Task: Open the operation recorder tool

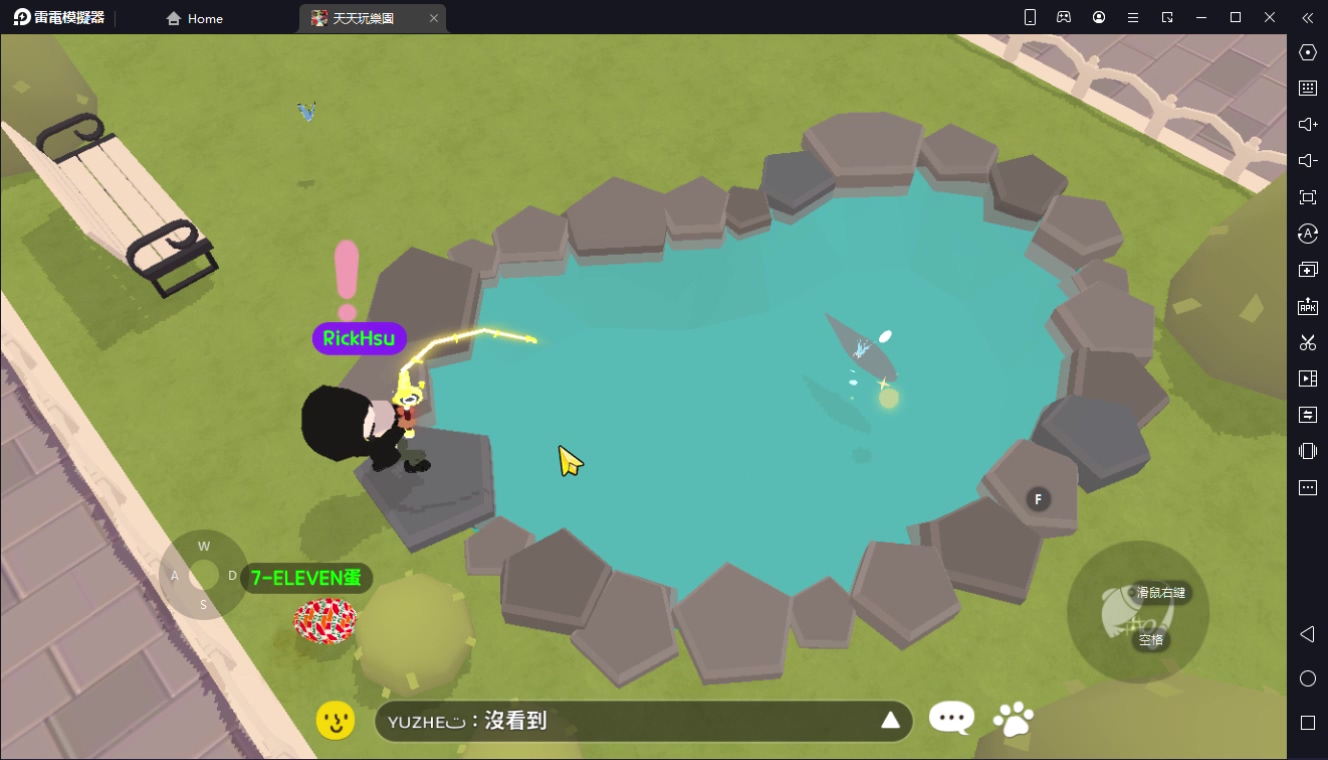Action: pyautogui.click(x=1307, y=414)
